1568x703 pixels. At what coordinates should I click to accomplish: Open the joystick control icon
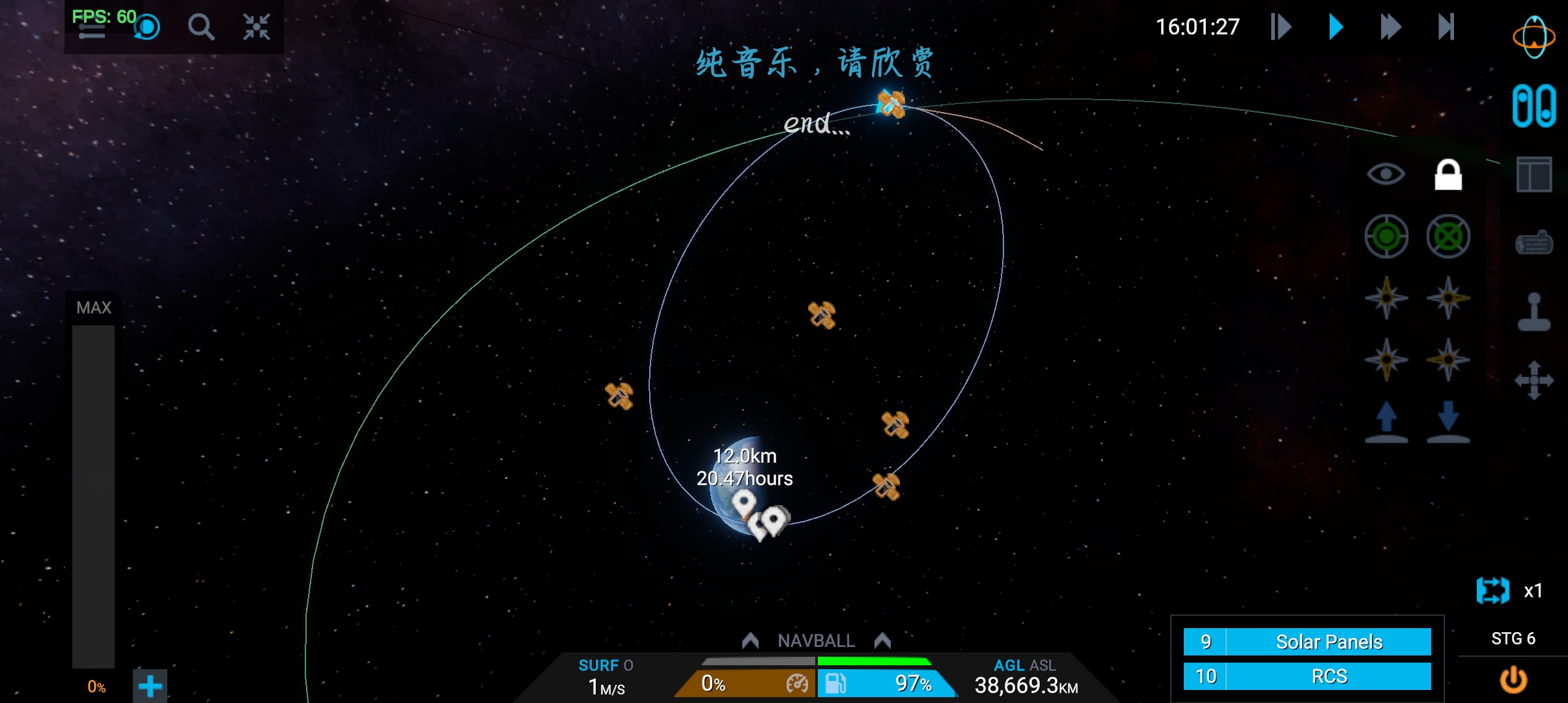1534,312
